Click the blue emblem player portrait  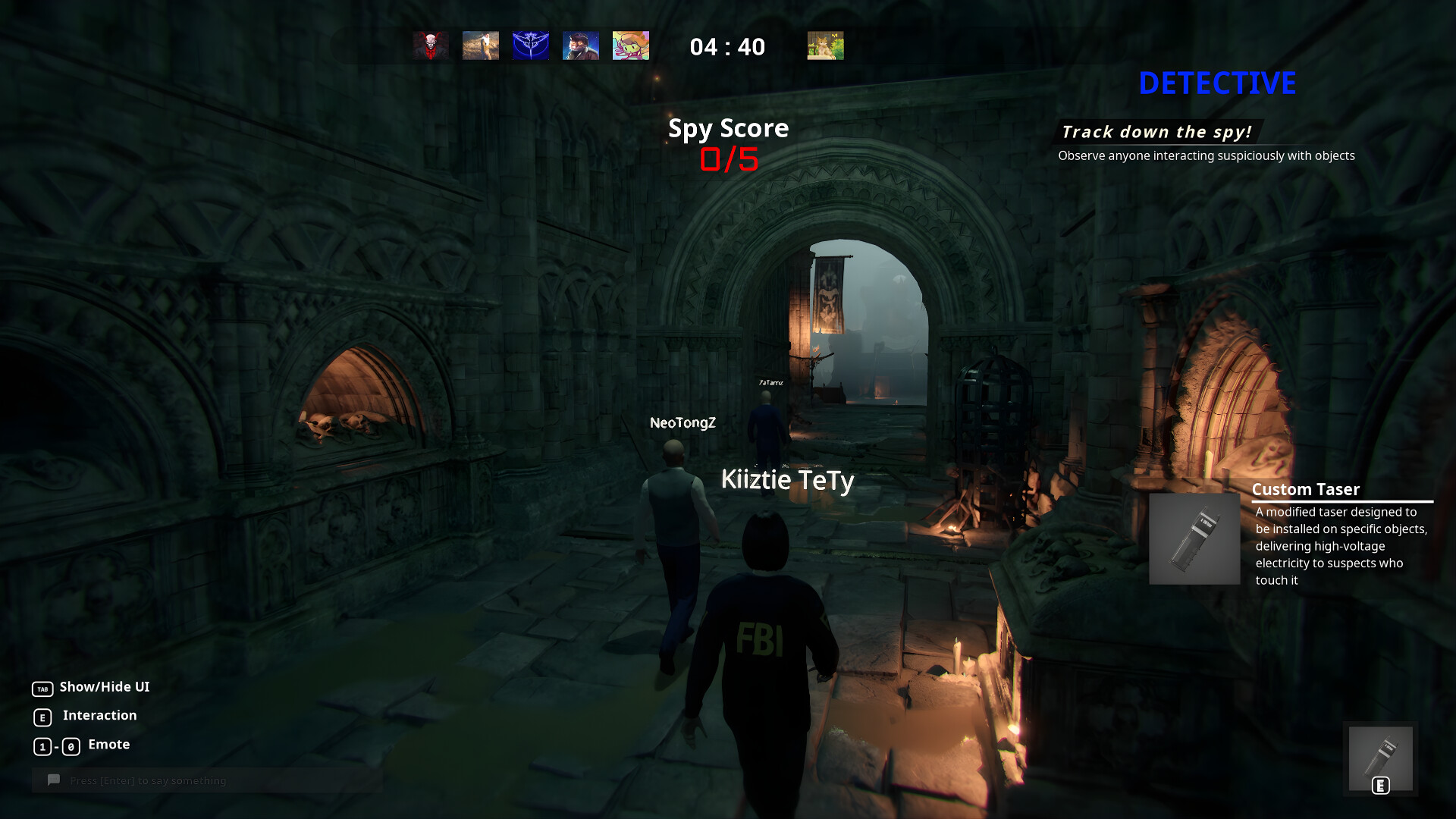pos(530,45)
